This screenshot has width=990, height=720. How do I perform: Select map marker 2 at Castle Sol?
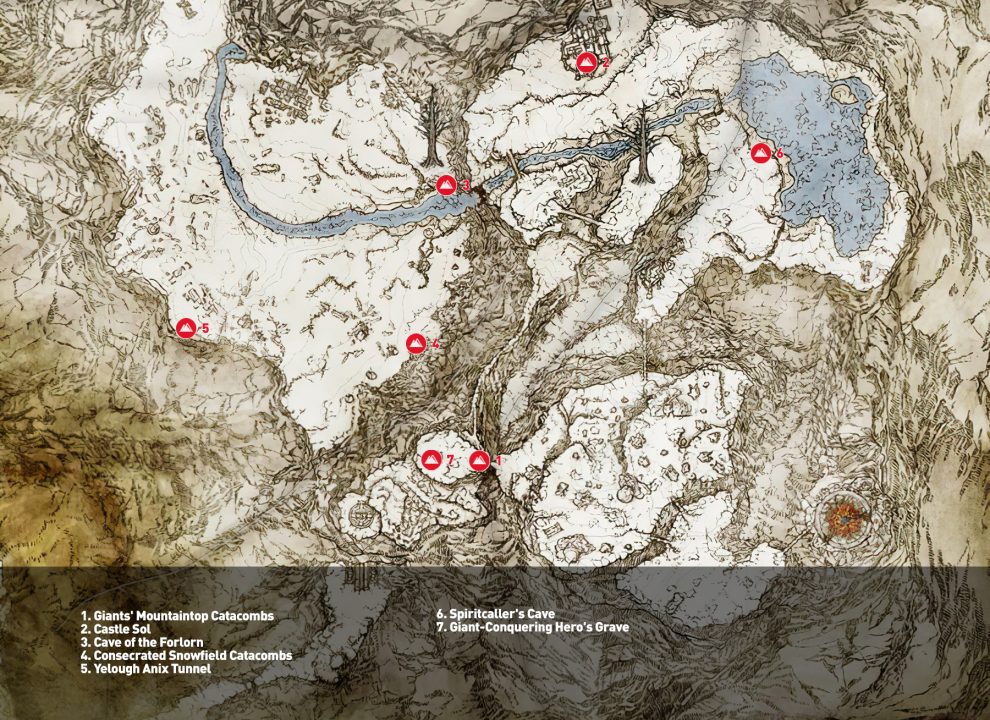pos(588,63)
